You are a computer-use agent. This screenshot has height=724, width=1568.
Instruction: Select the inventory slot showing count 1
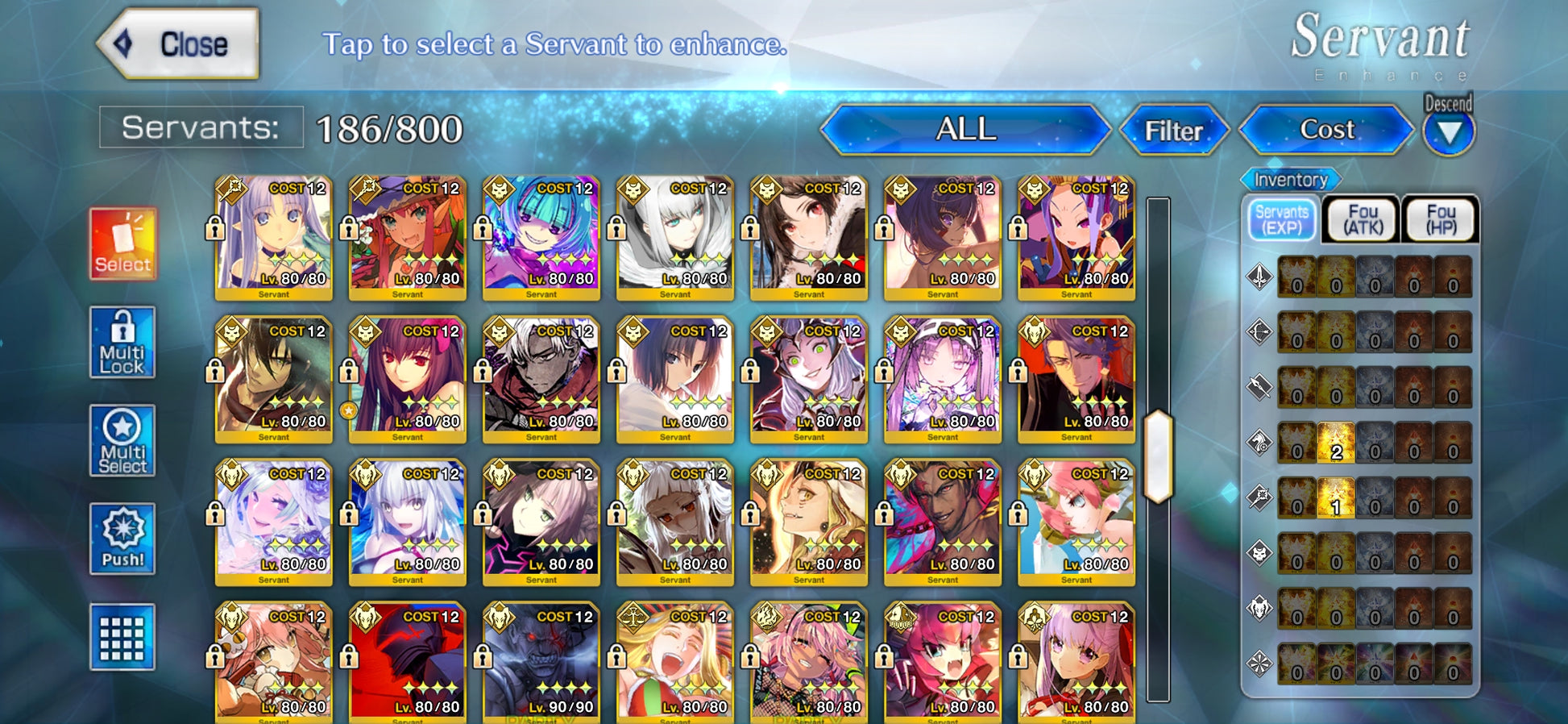tap(1336, 497)
